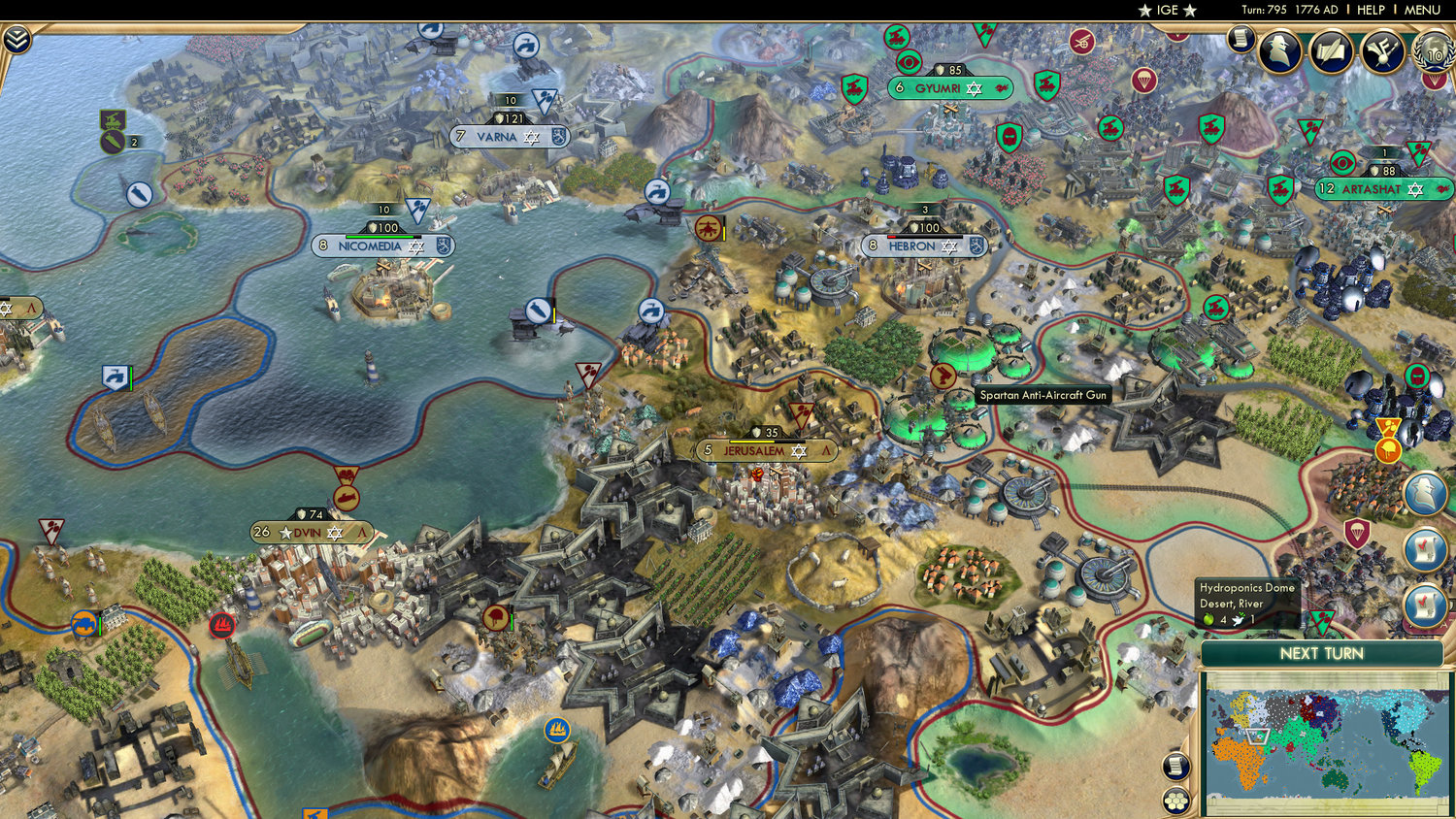Open the Notification Log scroll icon top right
The height and width of the screenshot is (819, 1456).
coord(1241,40)
